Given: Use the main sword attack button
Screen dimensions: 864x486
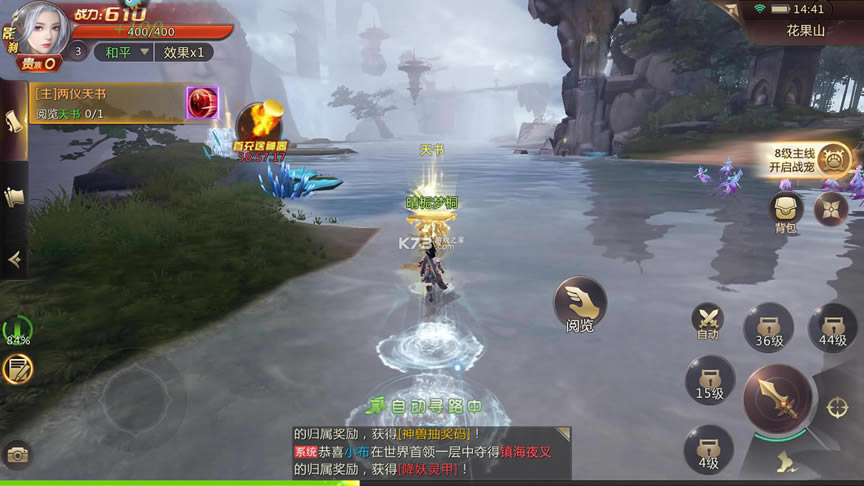Looking at the screenshot, I should pos(777,399).
